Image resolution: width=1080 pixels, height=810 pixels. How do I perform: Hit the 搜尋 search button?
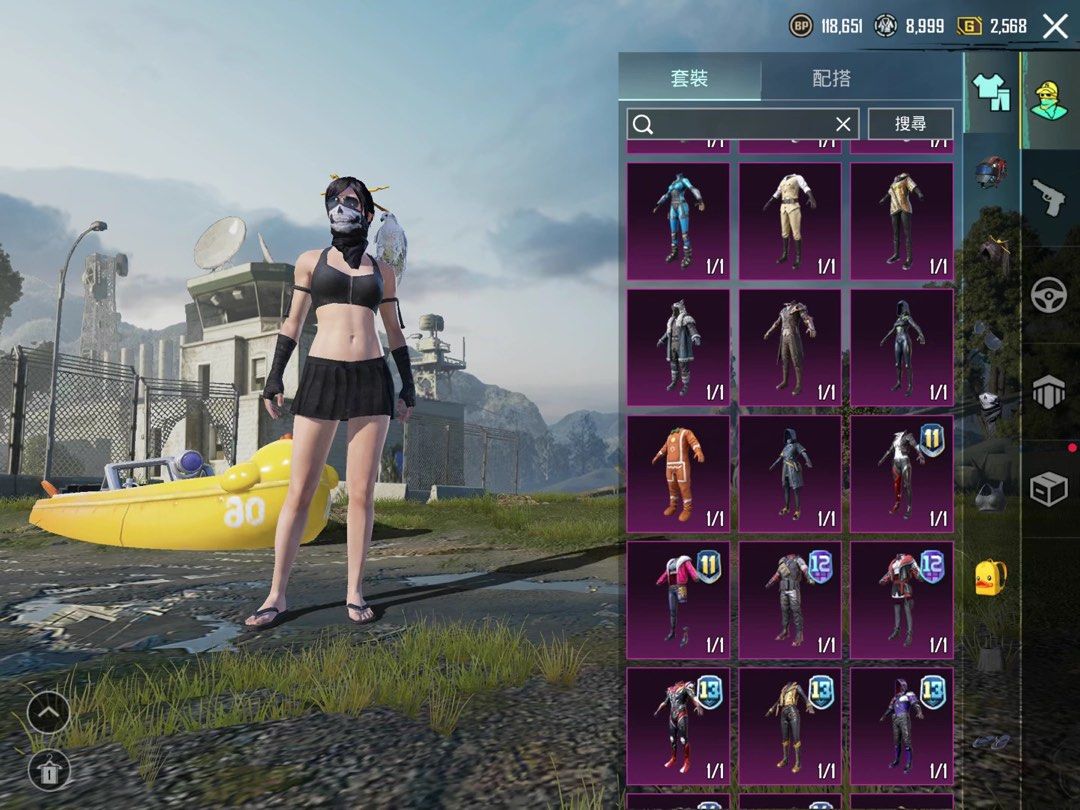tap(910, 124)
